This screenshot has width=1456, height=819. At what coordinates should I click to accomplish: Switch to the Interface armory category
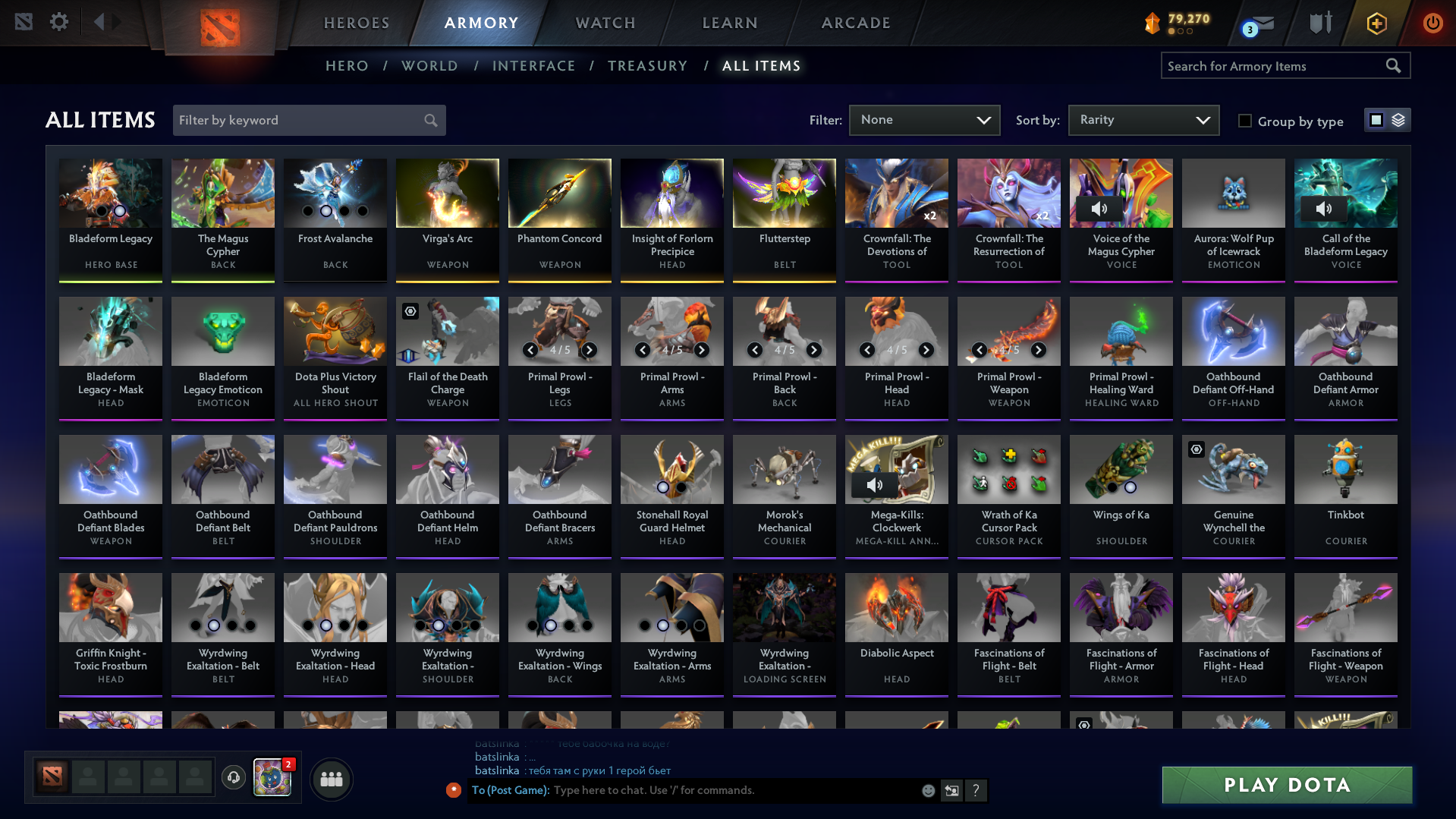pos(533,66)
